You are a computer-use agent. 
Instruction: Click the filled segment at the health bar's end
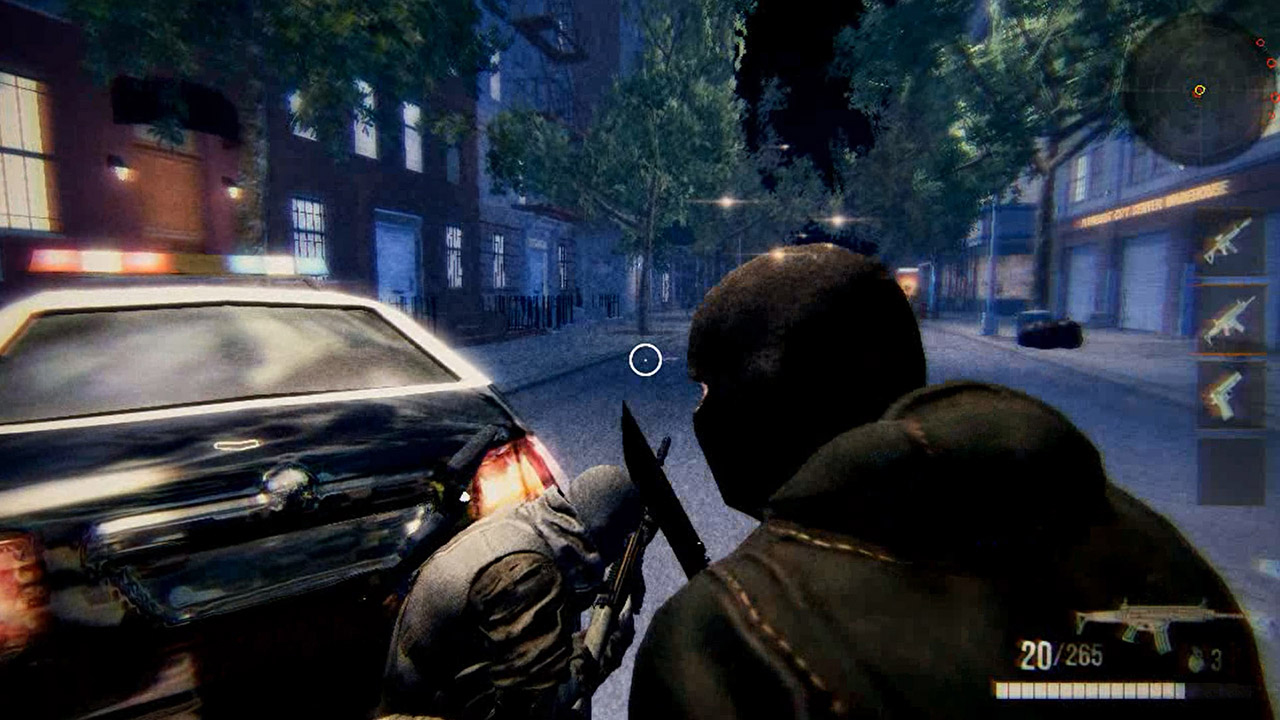coord(1180,689)
